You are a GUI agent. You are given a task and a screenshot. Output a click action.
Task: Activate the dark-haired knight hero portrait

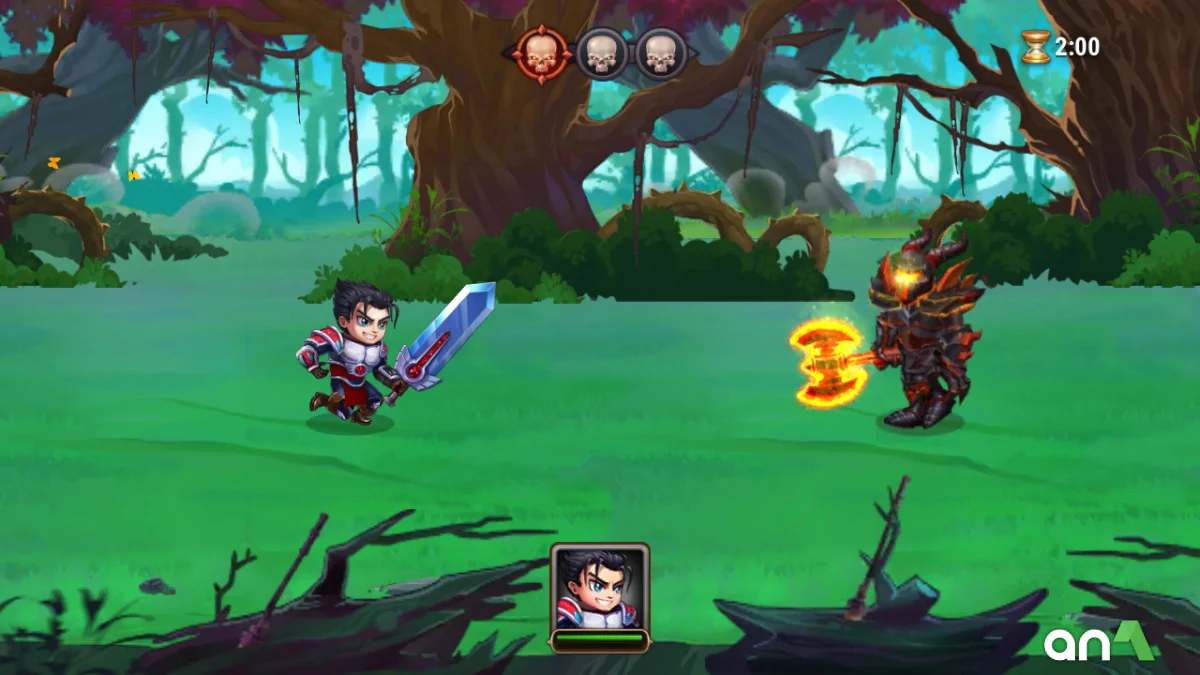[599, 589]
